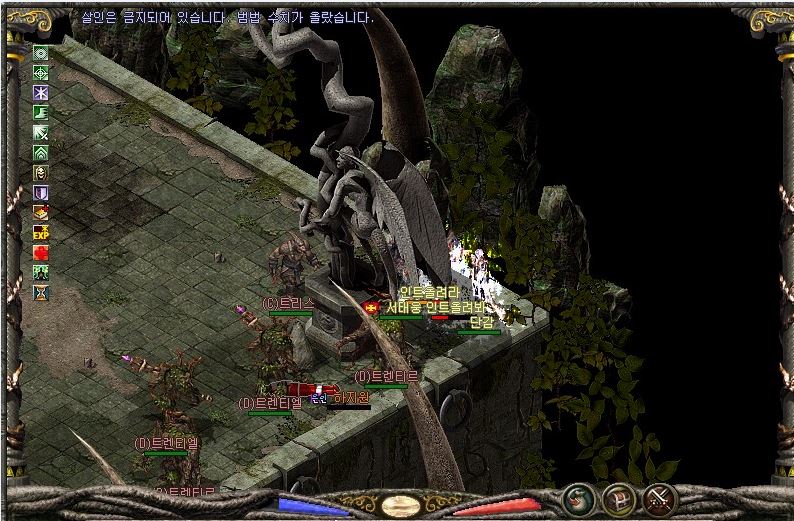Viewport: 794px width, 521px height.
Task: Click the purple shield buff icon
Action: 41,193
